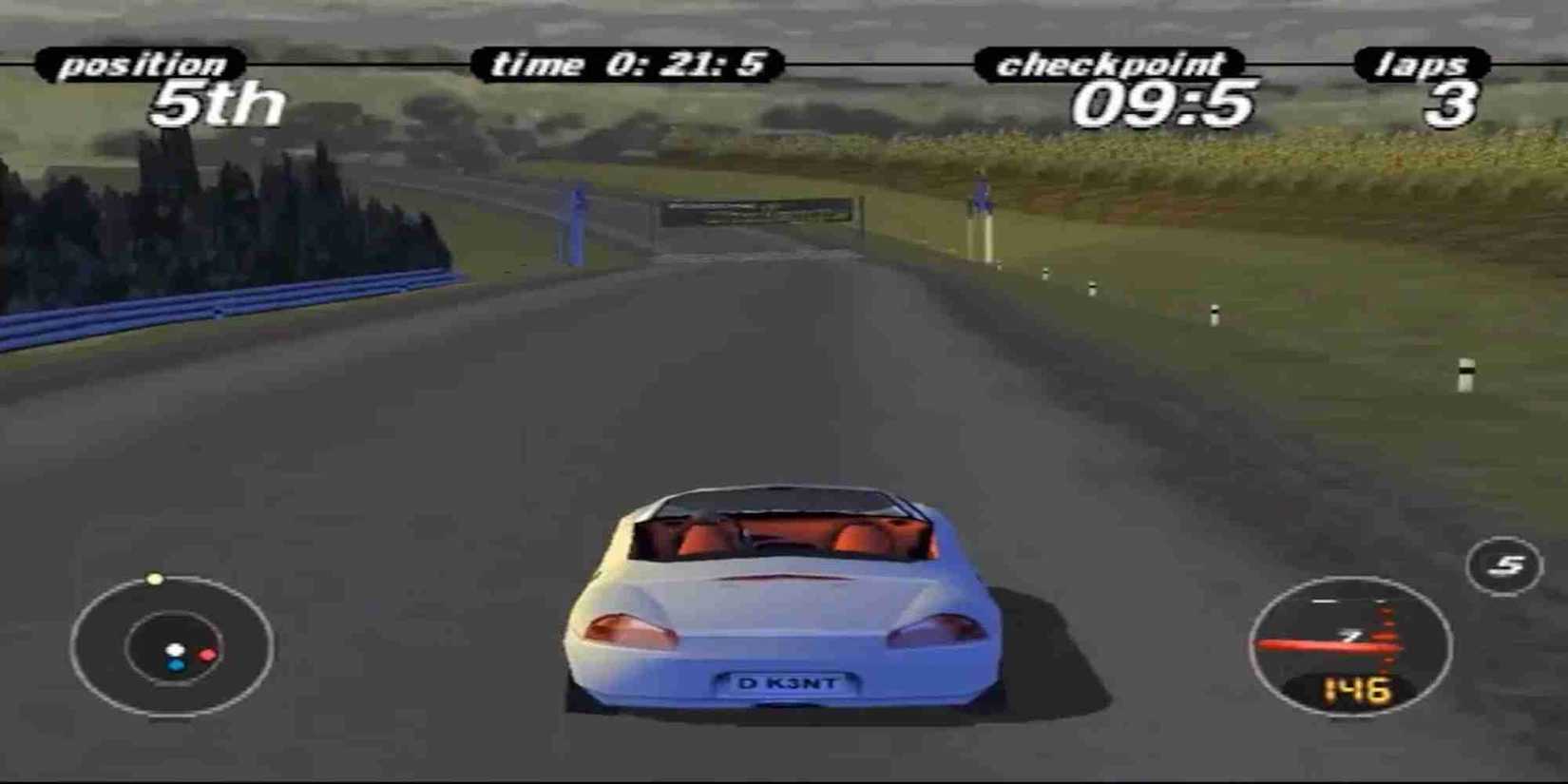Select the yellow dot on the radar
Image resolution: width=1568 pixels, height=784 pixels.
click(x=155, y=577)
